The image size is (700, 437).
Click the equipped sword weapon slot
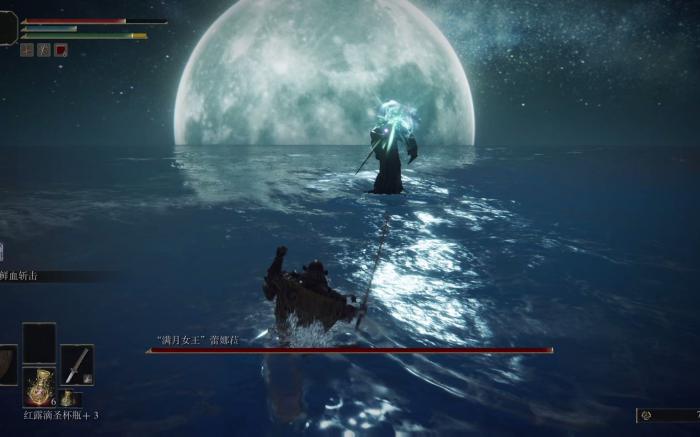pos(76,364)
